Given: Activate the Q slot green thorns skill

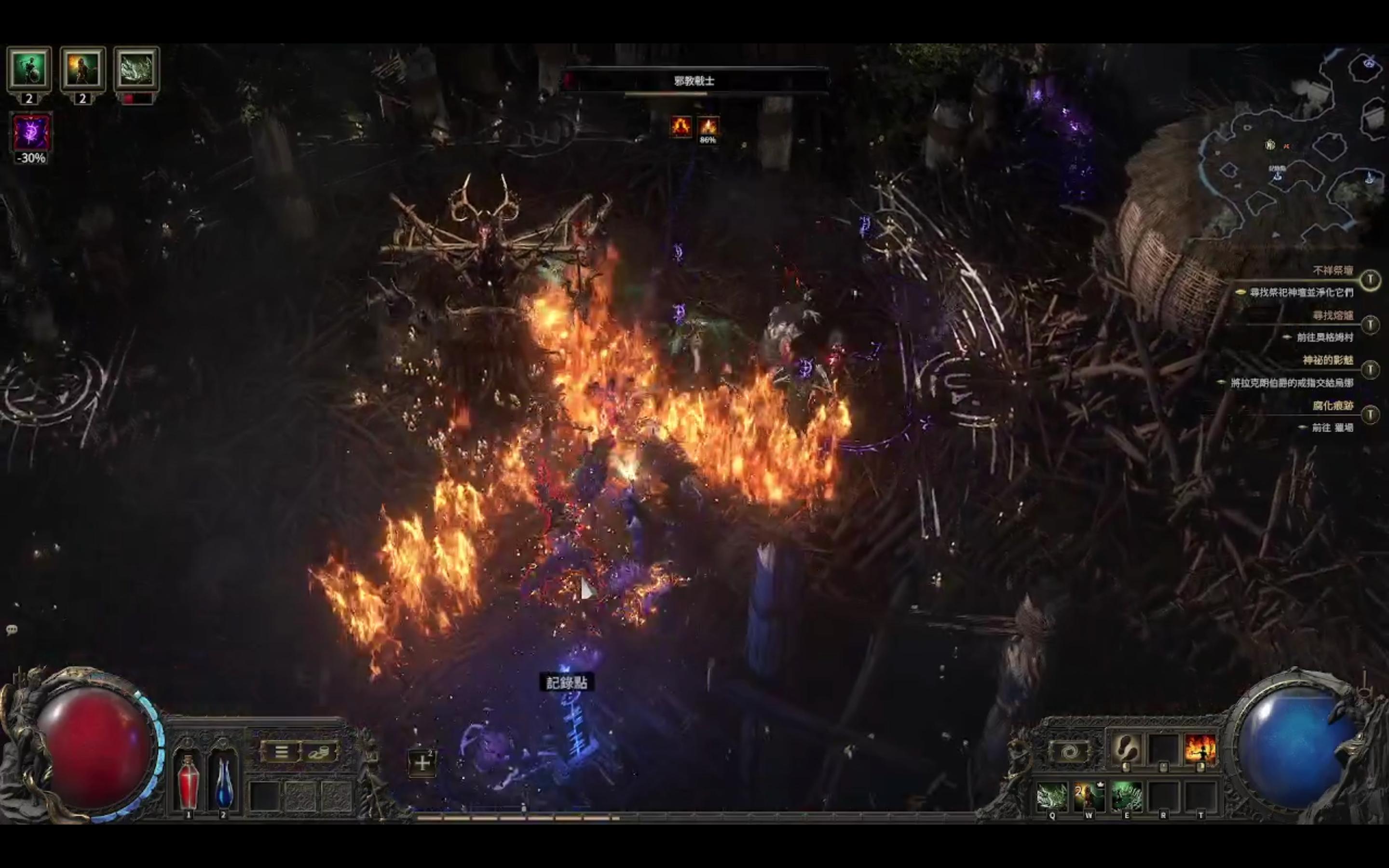Looking at the screenshot, I should (1052, 796).
